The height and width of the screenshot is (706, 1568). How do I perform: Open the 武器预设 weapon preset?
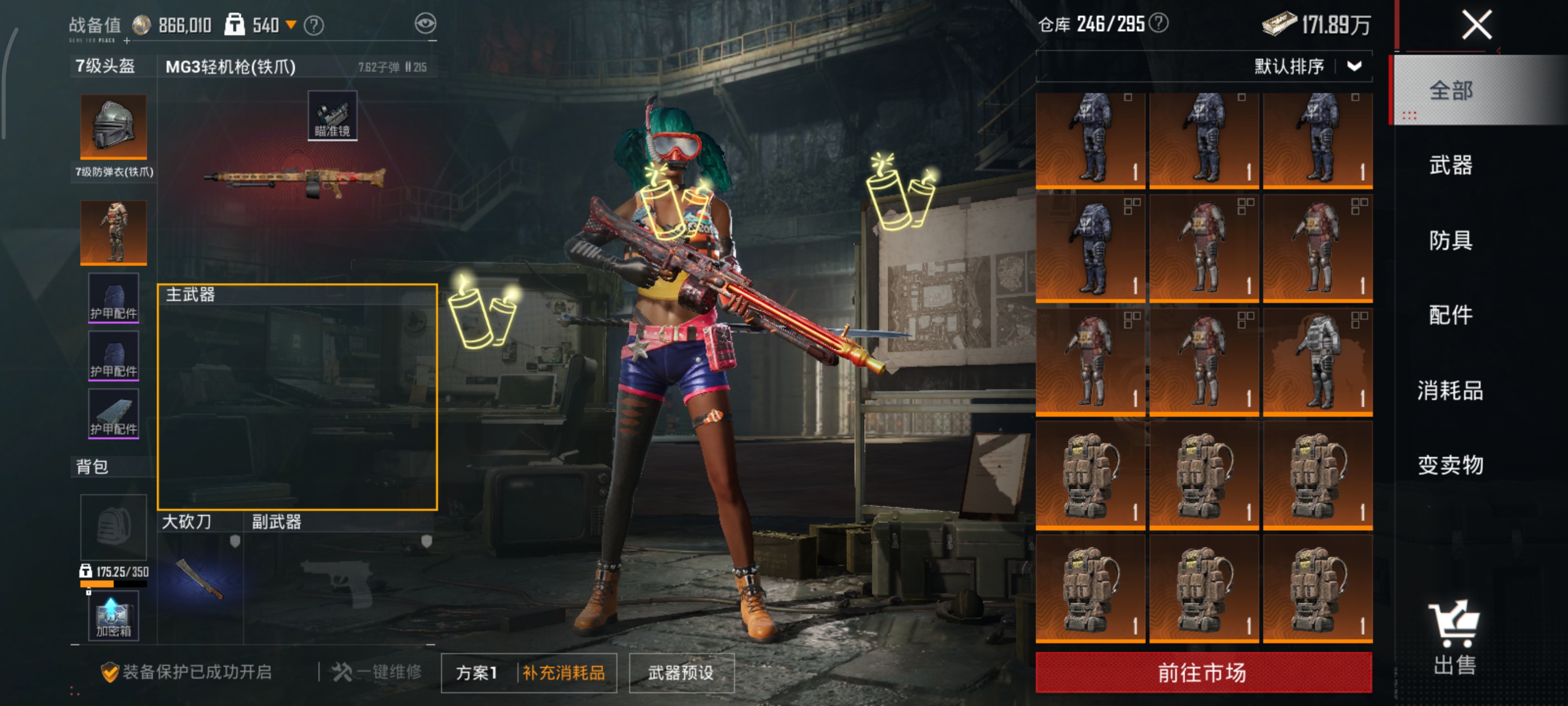[x=681, y=673]
